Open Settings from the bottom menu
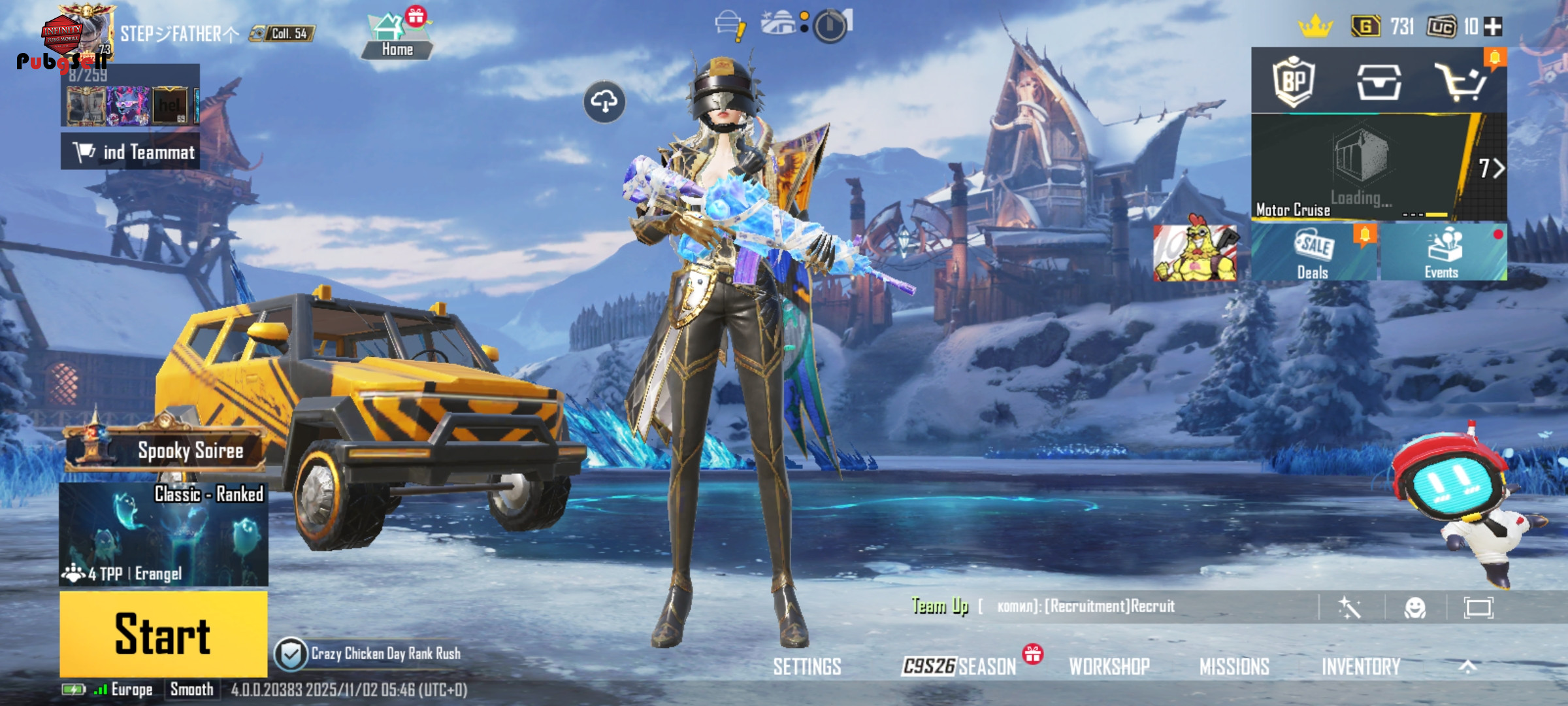 coord(807,666)
